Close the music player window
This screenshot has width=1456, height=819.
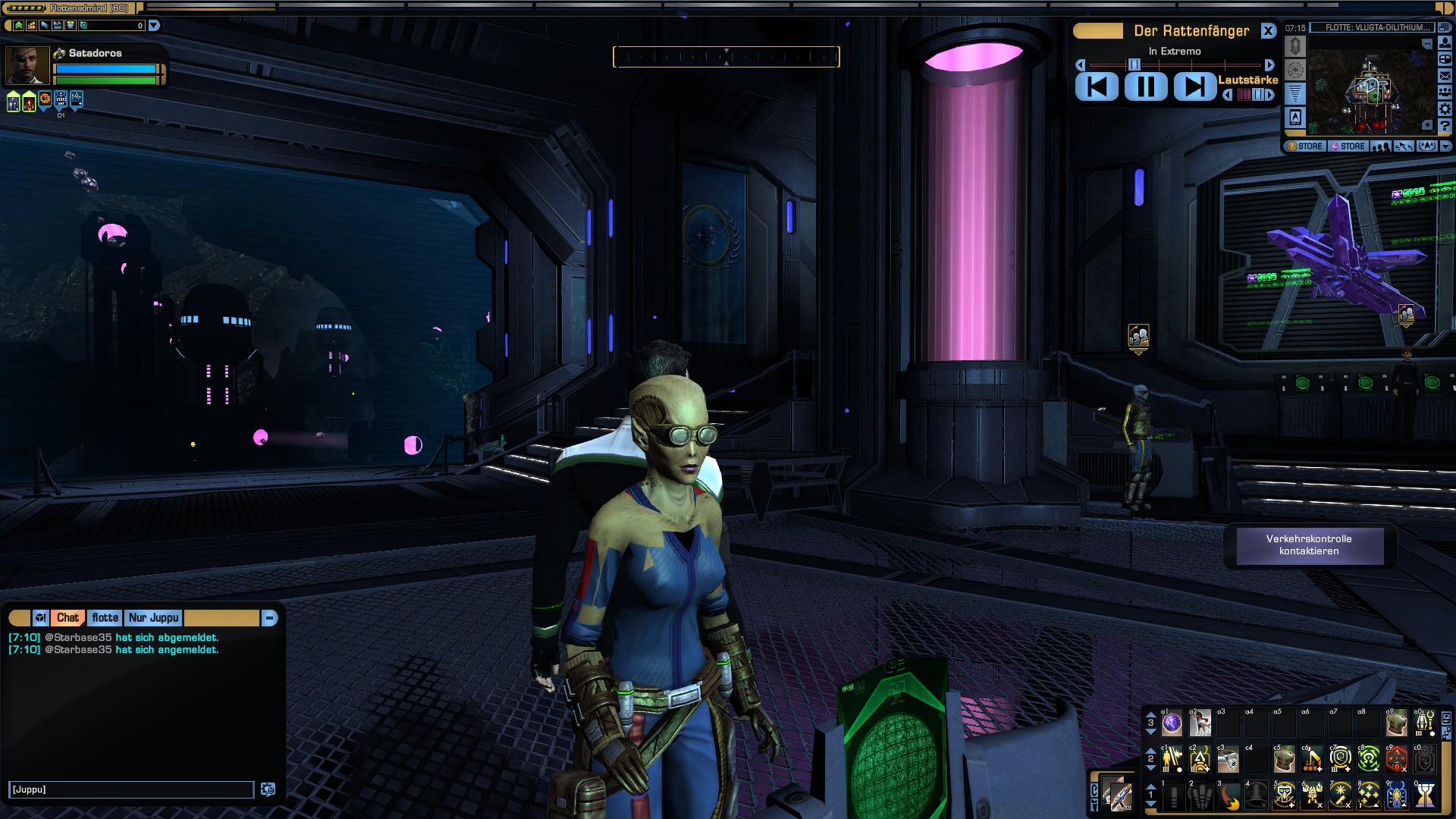click(x=1268, y=31)
